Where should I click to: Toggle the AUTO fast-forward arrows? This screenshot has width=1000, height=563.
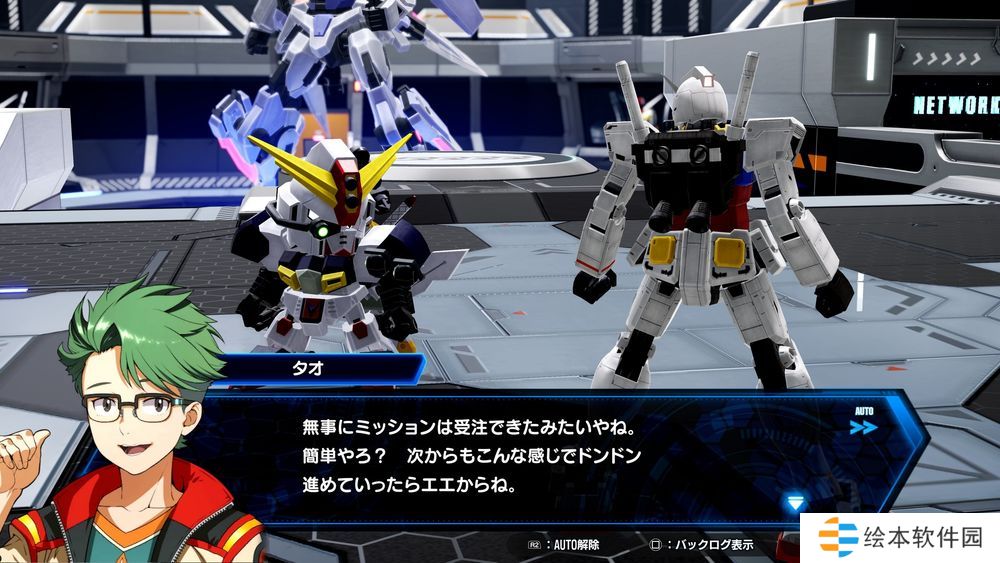coord(864,427)
